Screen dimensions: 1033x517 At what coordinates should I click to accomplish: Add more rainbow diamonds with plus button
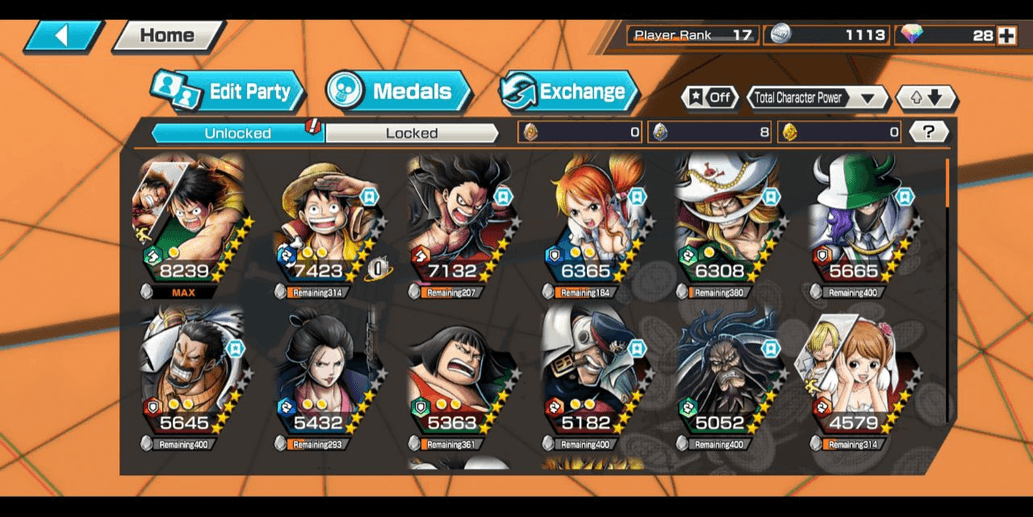click(1007, 36)
